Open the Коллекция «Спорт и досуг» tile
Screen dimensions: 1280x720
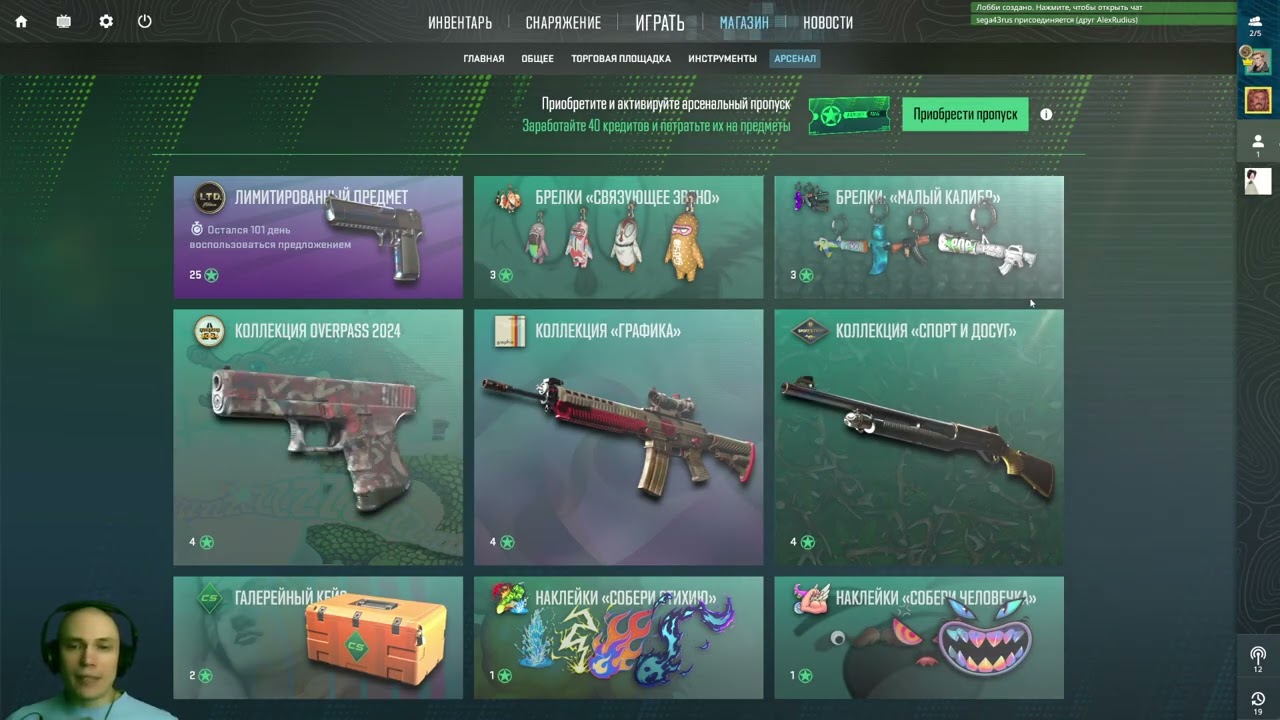(x=918, y=437)
